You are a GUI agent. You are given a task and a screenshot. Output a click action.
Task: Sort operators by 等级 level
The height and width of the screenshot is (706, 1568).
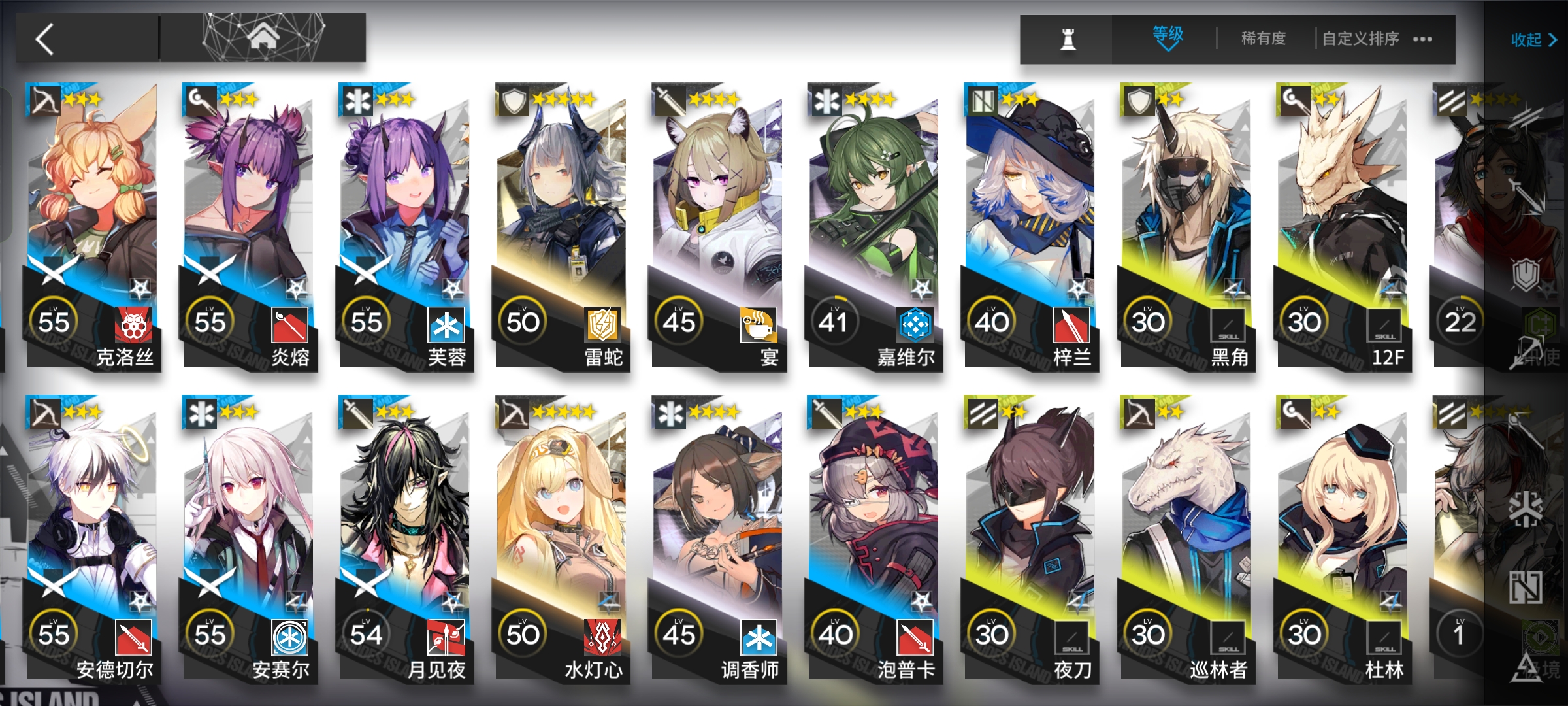pyautogui.click(x=1167, y=38)
